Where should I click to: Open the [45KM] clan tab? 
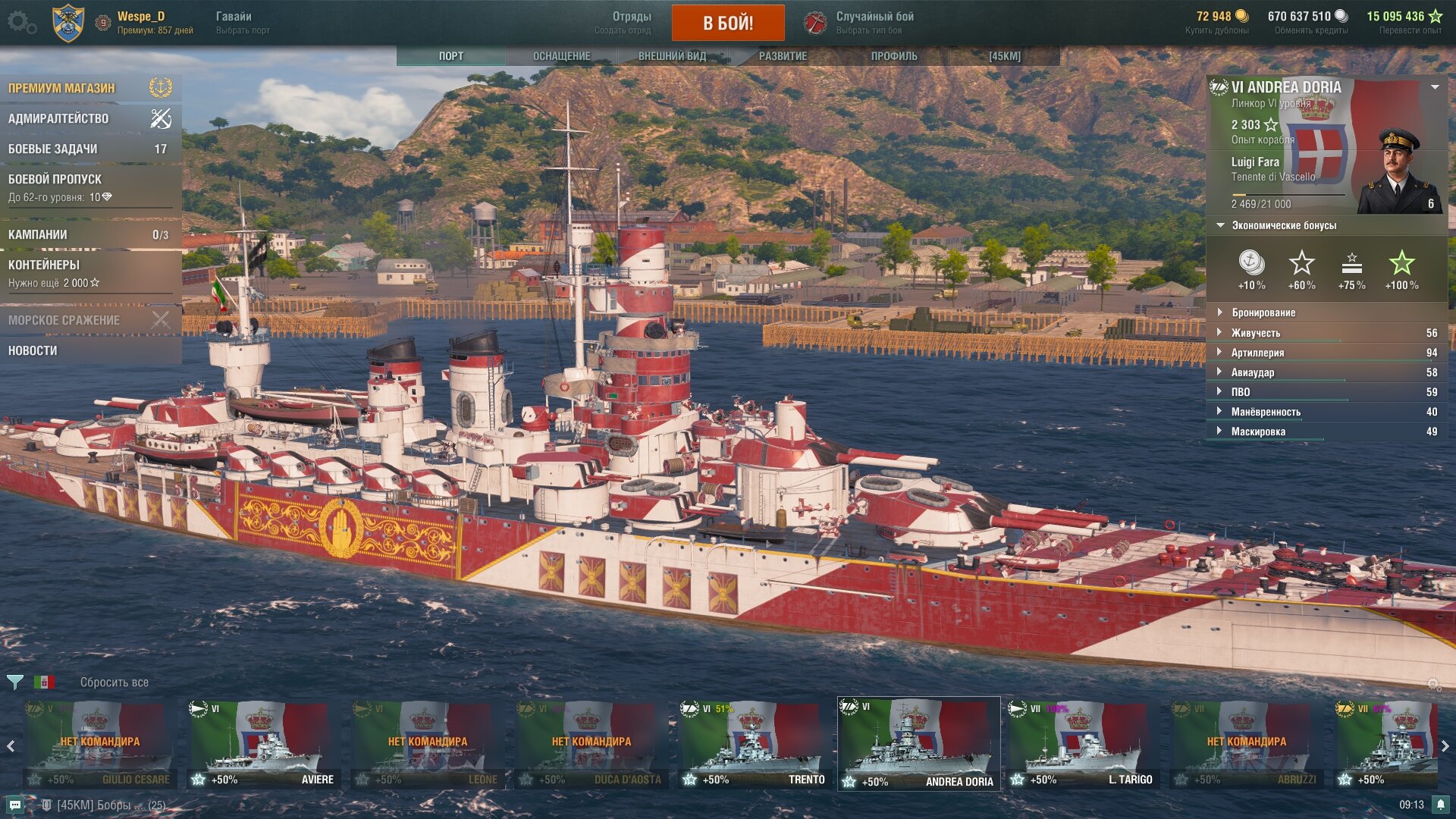pos(1004,56)
